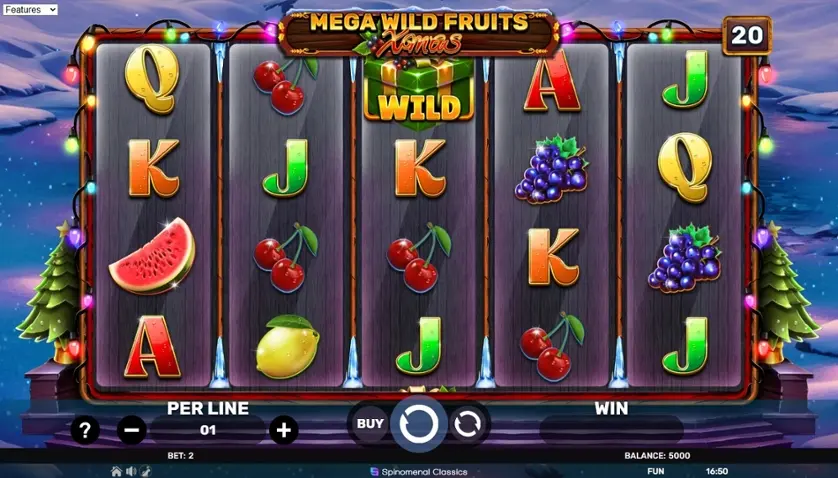Toggle sound with the speaker icon
The image size is (838, 478).
131,471
